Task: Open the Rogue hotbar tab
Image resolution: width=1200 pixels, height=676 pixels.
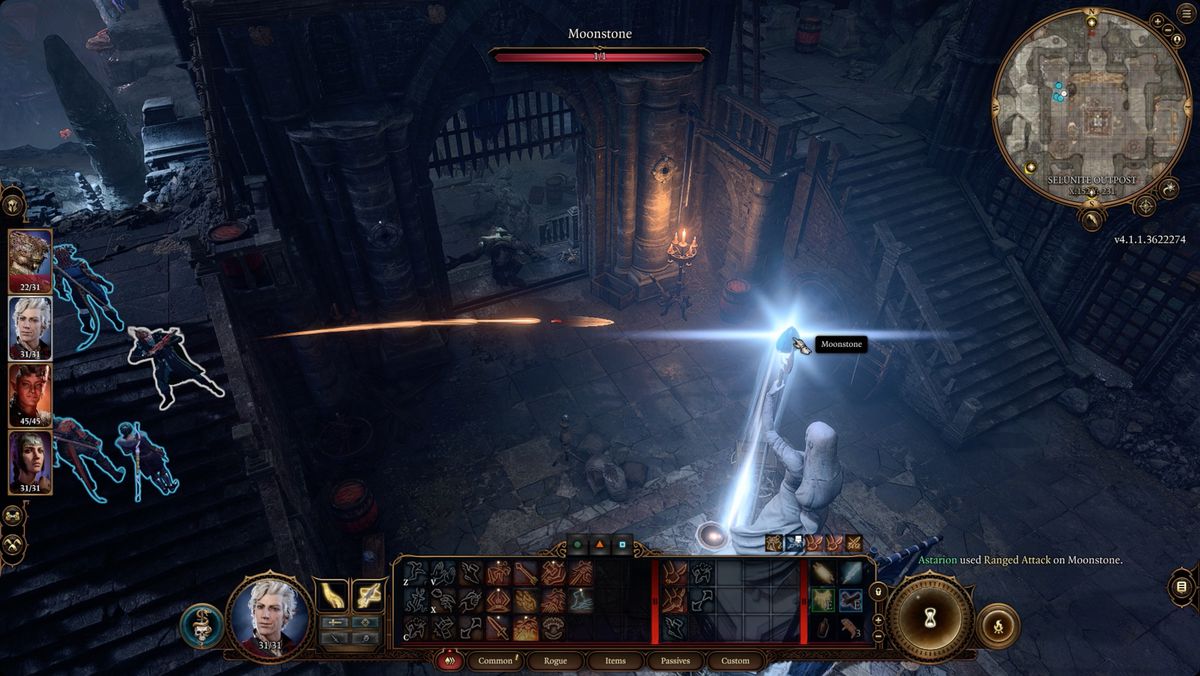Action: click(x=556, y=661)
